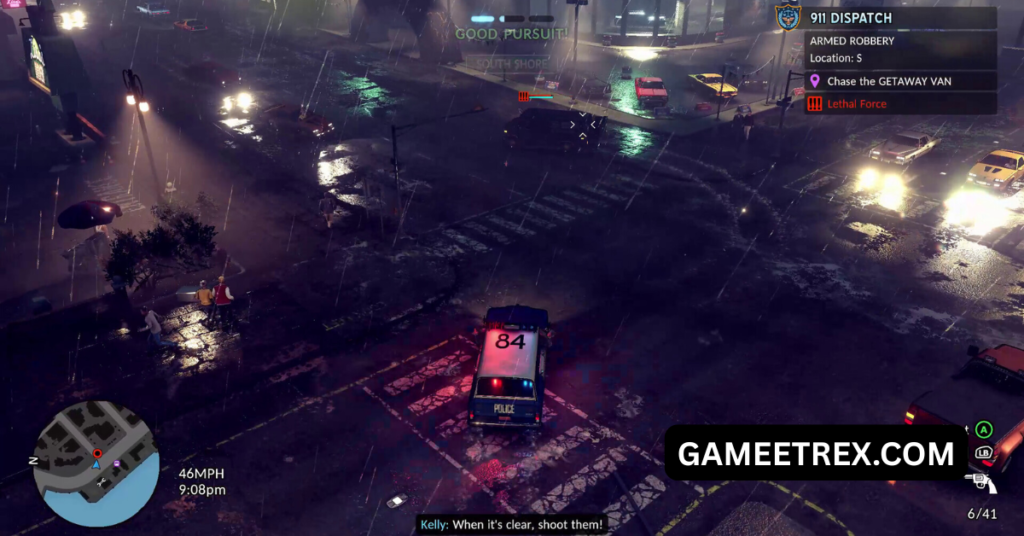The height and width of the screenshot is (536, 1024).
Task: Click the GAMEETREX.COM watermark
Action: pos(816,454)
